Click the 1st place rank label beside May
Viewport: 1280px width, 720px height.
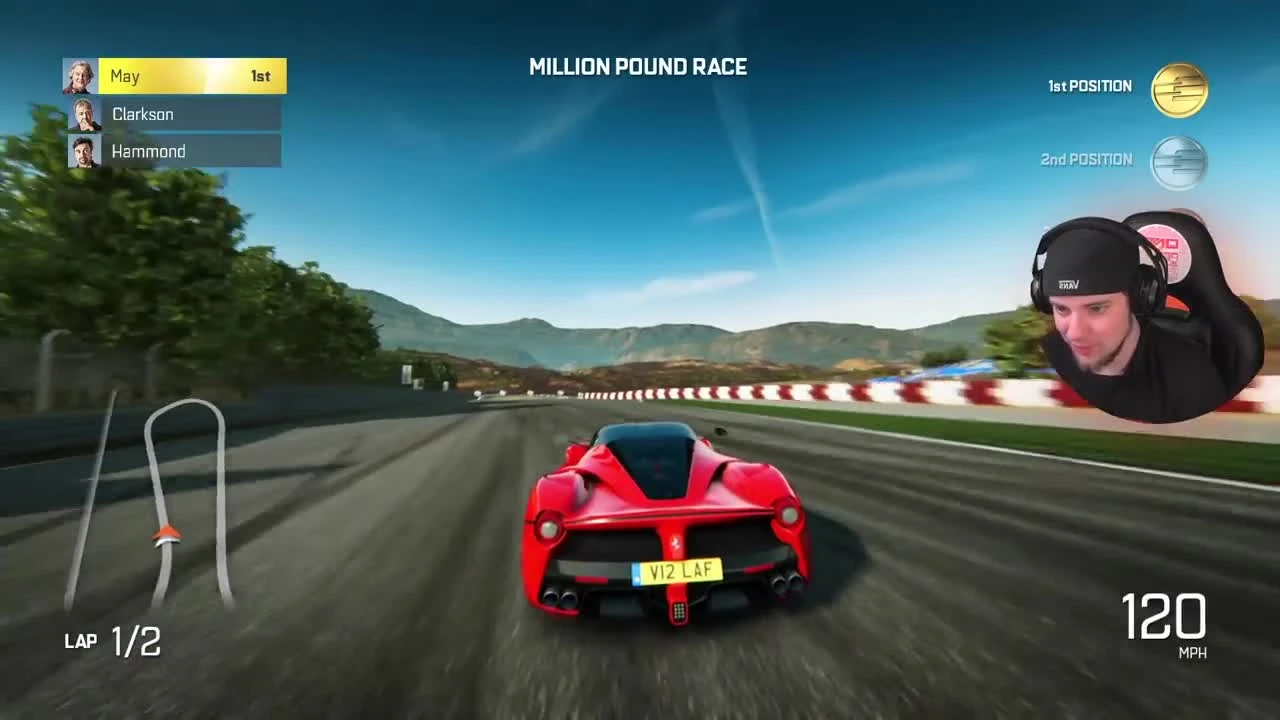(x=260, y=76)
